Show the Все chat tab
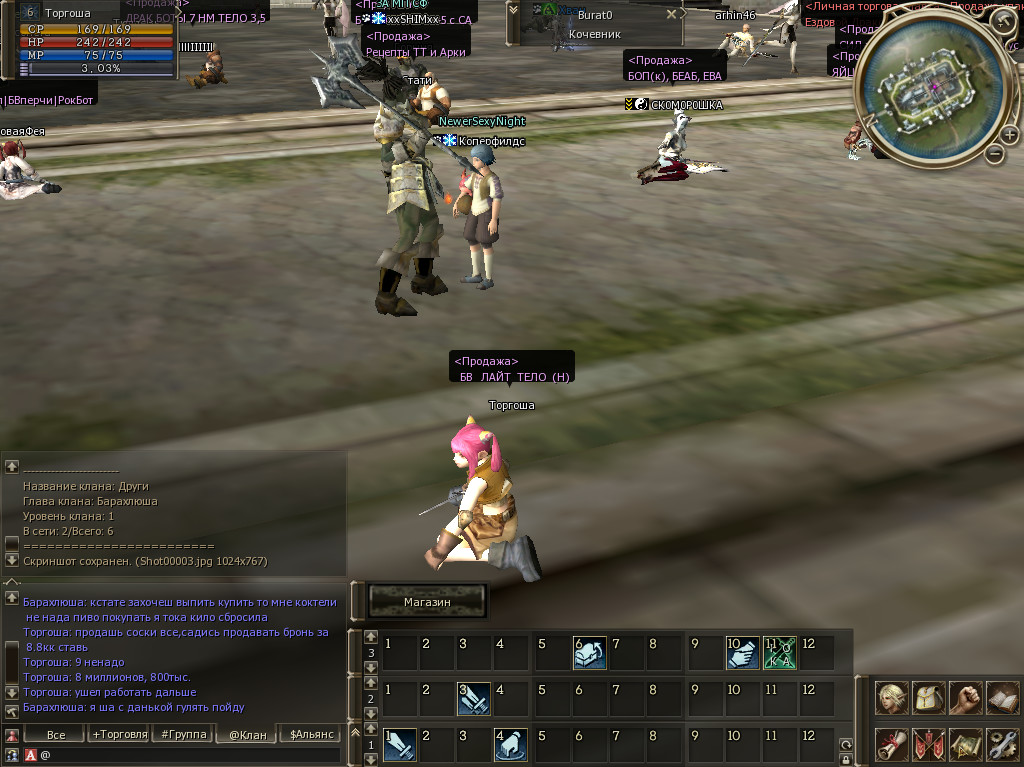The width and height of the screenshot is (1024, 767). 56,735
